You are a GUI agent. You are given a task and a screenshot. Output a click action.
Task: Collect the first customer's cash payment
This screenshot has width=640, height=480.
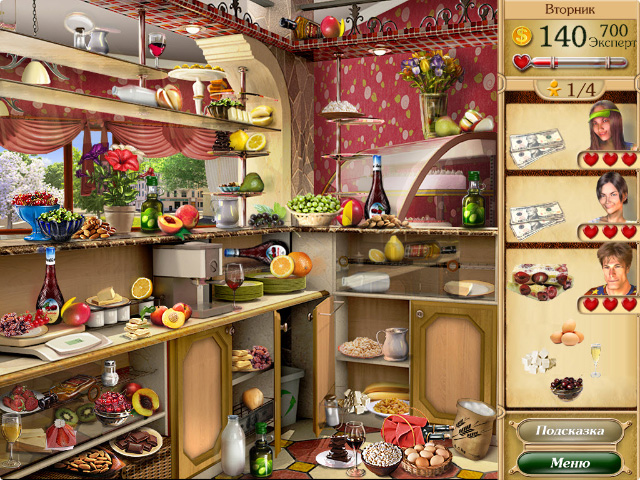pyautogui.click(x=537, y=147)
